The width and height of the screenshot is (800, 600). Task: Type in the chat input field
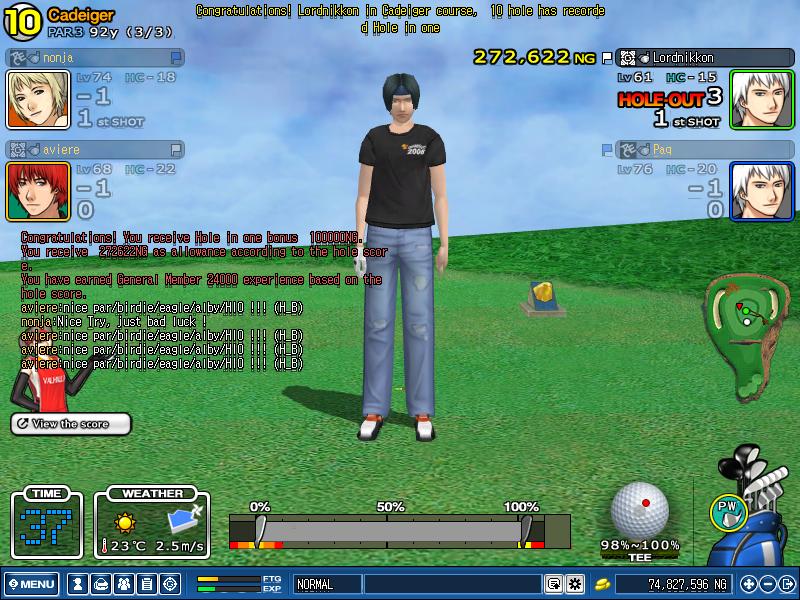[450, 584]
